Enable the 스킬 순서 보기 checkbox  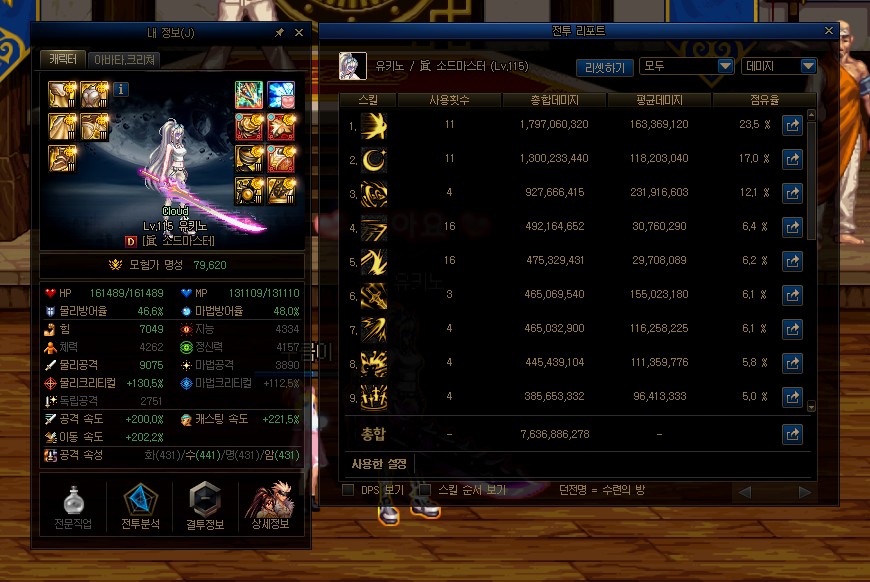tap(424, 490)
